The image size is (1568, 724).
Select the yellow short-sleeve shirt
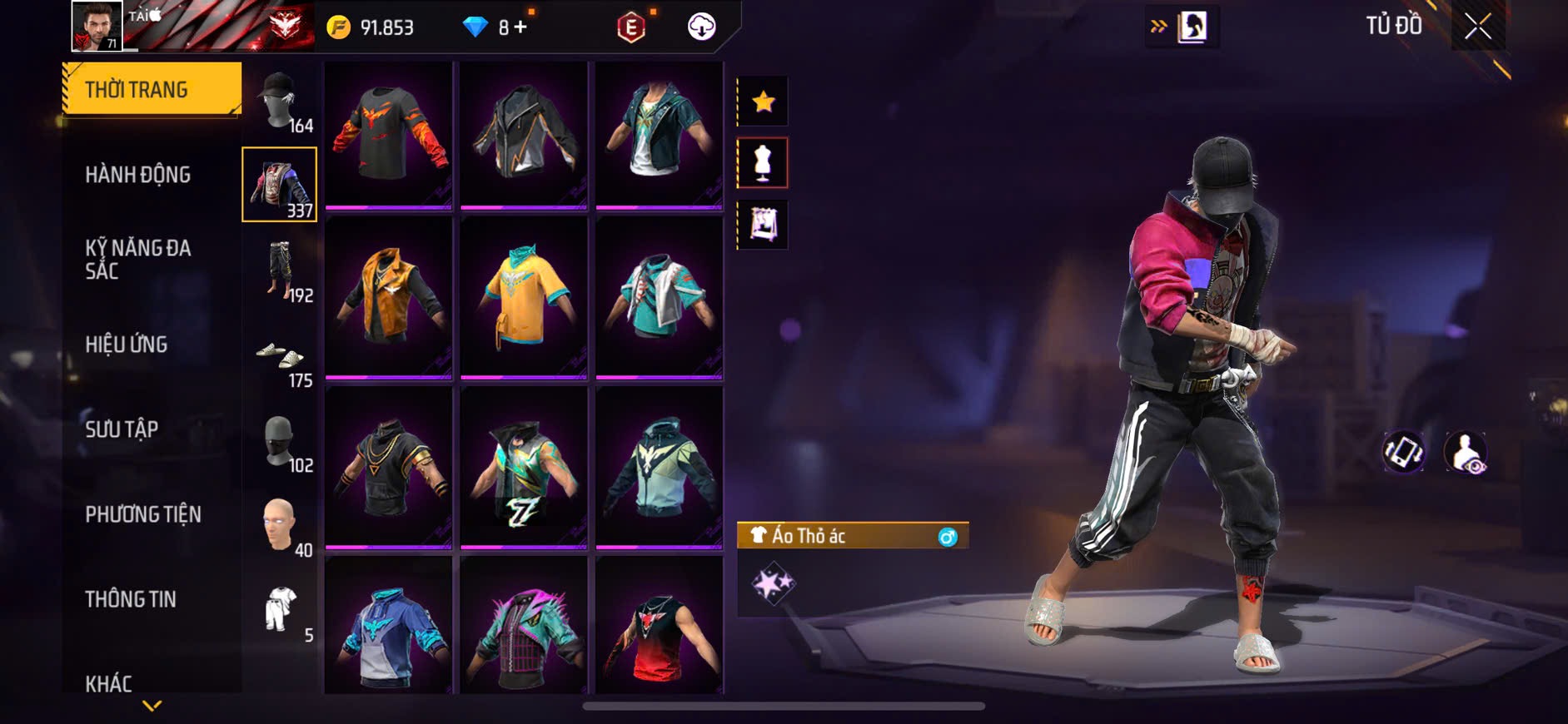(524, 297)
